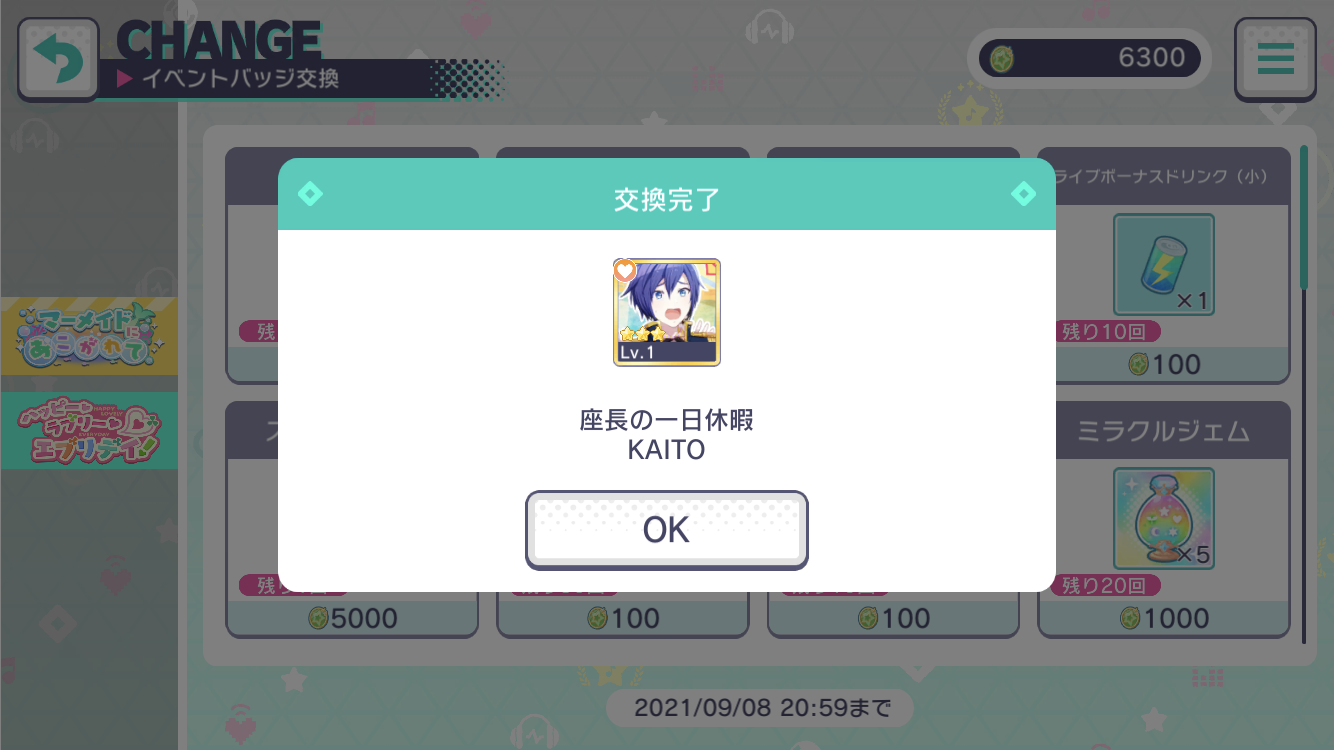
Task: Switch to the ハッピーラブリーエブリデイ event tab
Action: [x=90, y=430]
